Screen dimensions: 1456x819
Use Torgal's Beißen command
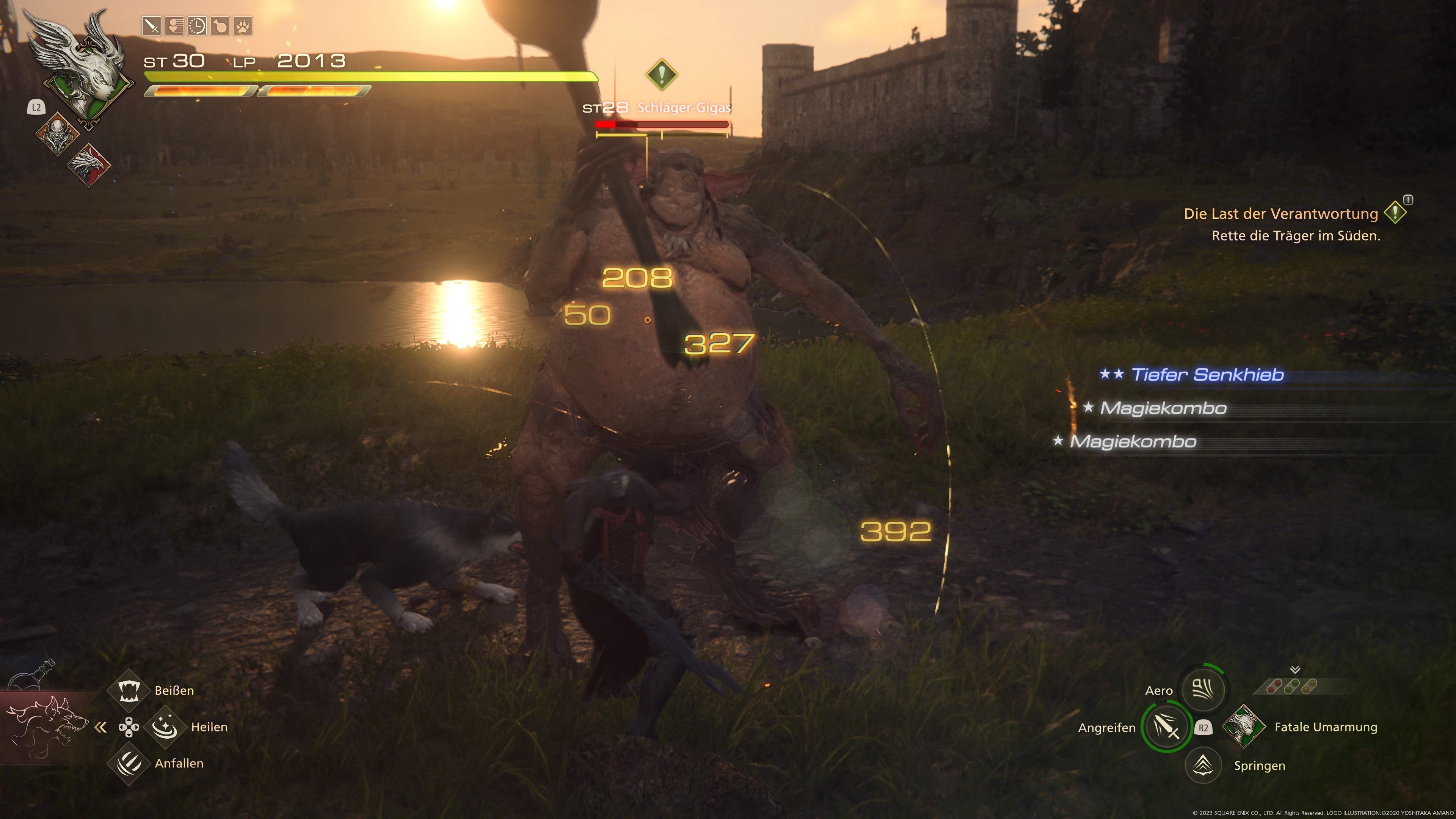pos(129,690)
